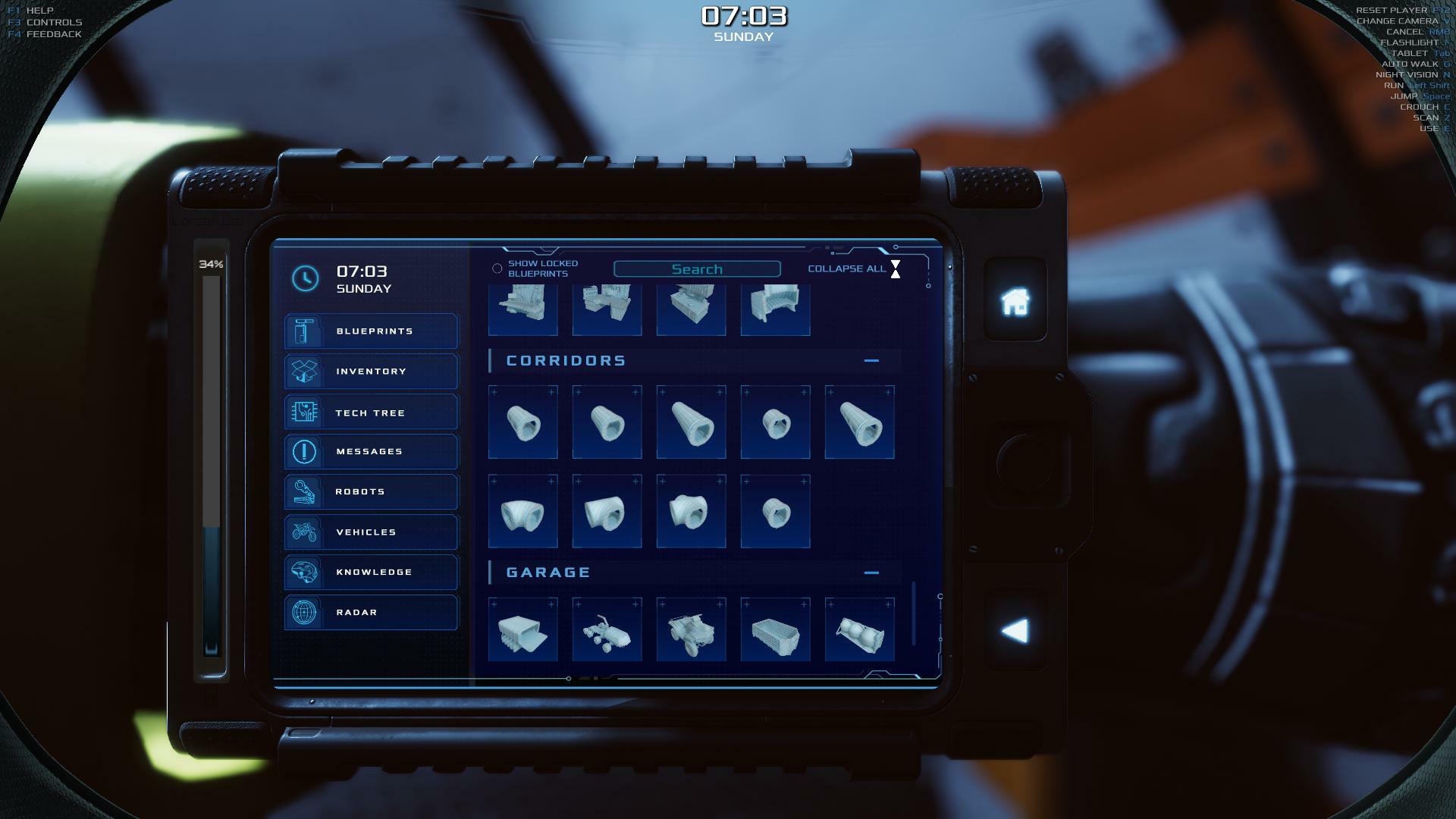Choose the first Garage building blueprint
This screenshot has height=819, width=1456.
pos(522,631)
